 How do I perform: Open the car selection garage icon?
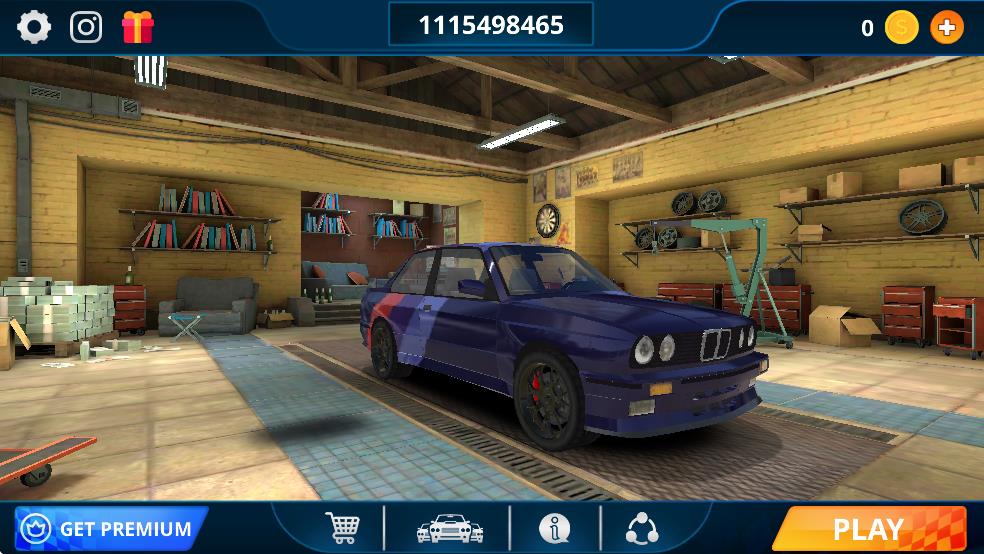pos(449,529)
